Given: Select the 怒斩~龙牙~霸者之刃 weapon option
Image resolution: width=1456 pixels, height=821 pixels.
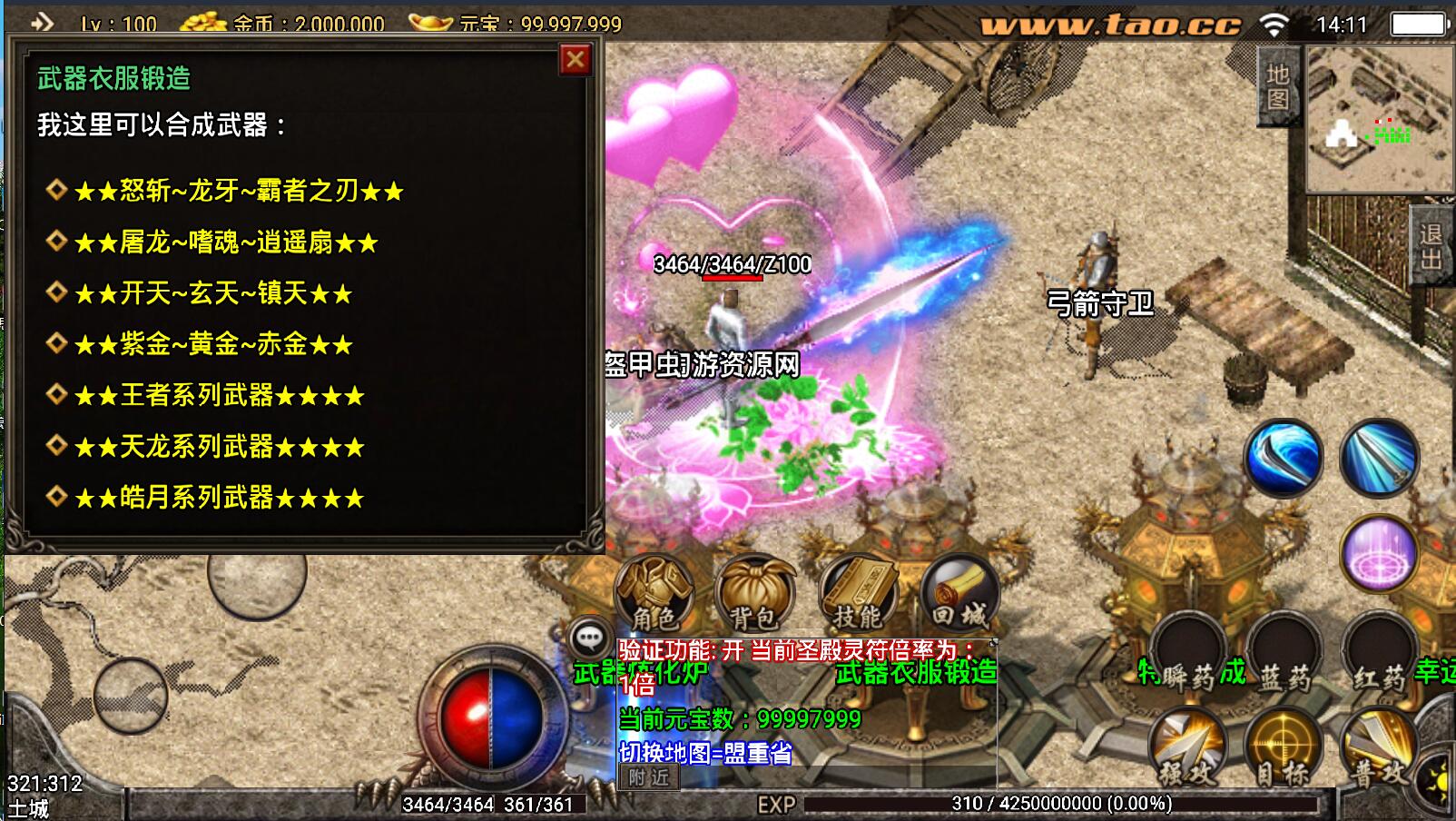Looking at the screenshot, I should pos(238,191).
